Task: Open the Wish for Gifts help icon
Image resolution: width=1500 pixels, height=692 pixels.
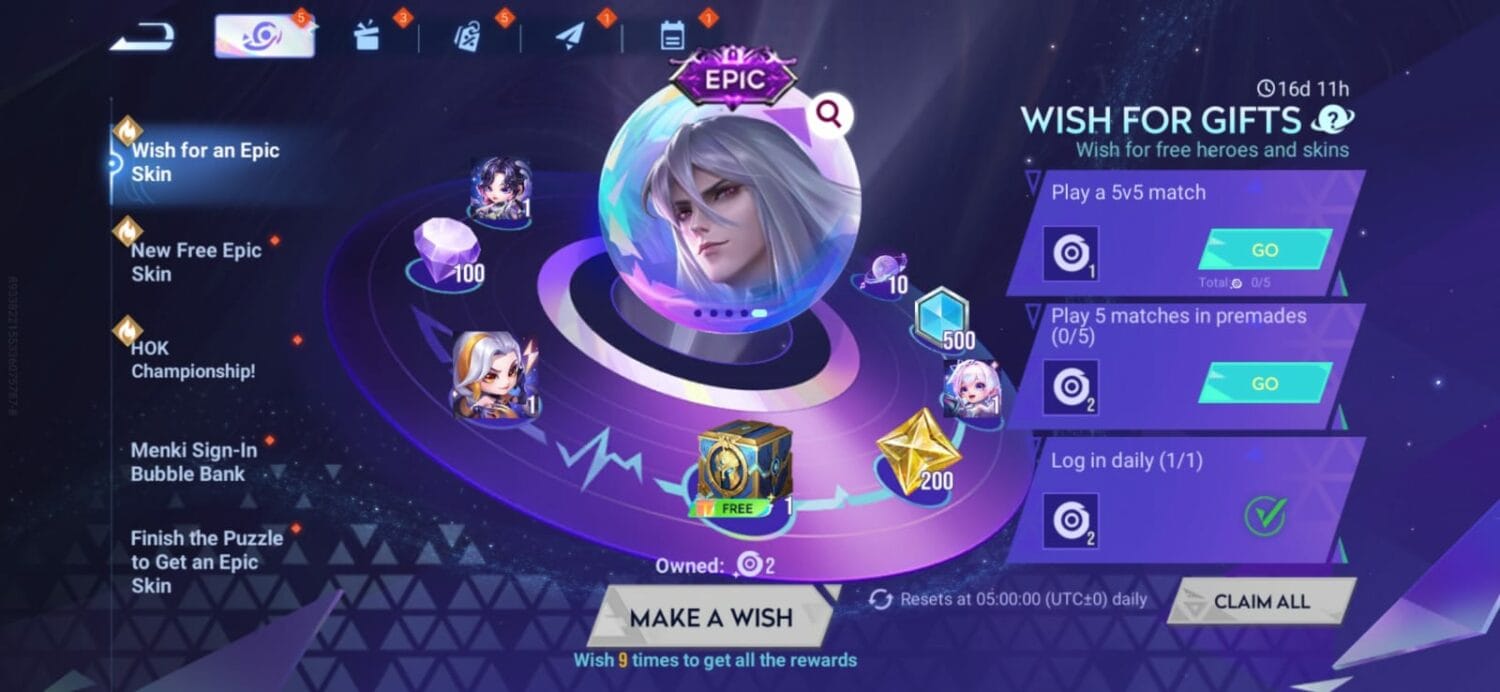Action: click(x=1332, y=121)
